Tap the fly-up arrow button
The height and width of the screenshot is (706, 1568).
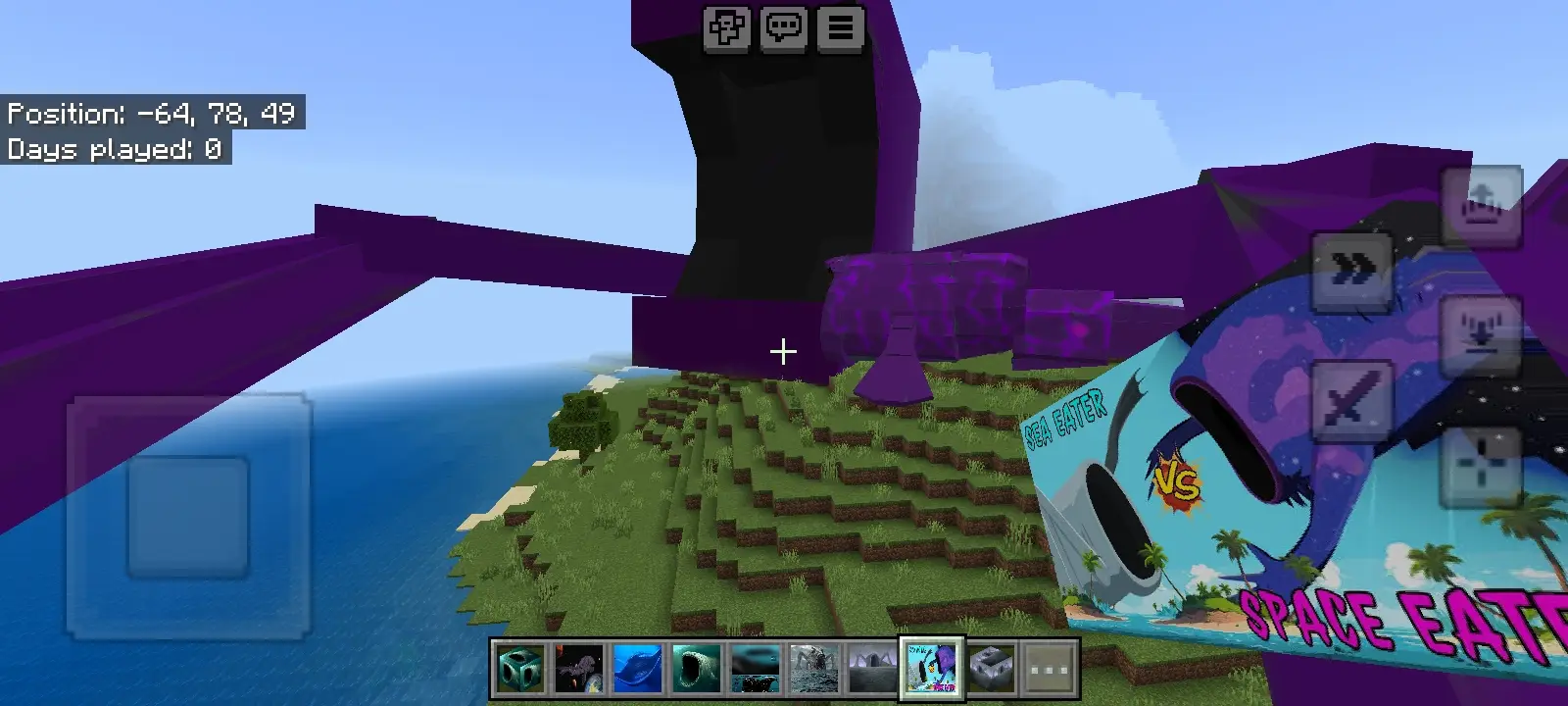click(x=1481, y=207)
